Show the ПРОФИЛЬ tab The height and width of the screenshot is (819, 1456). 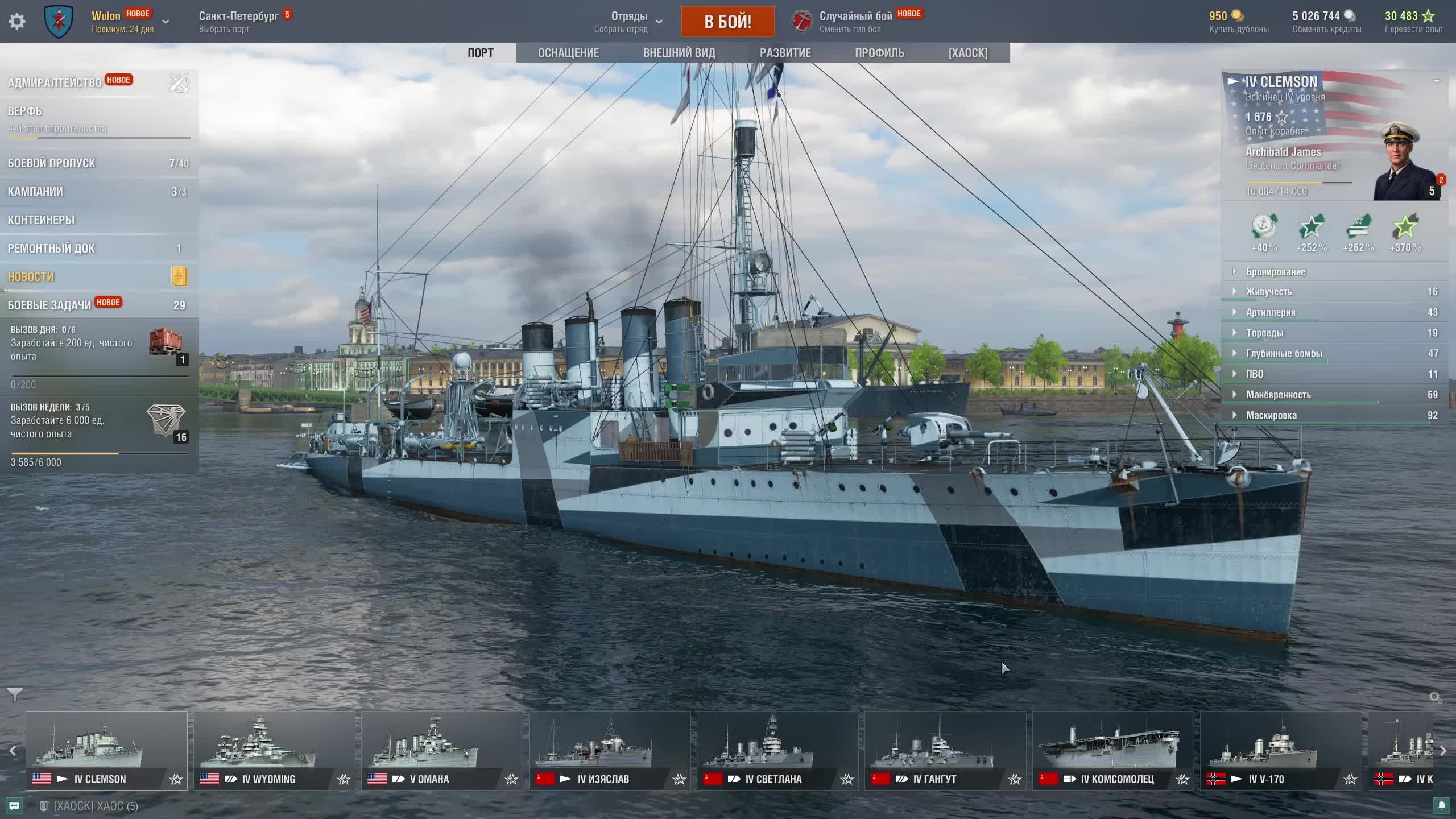pos(879,53)
